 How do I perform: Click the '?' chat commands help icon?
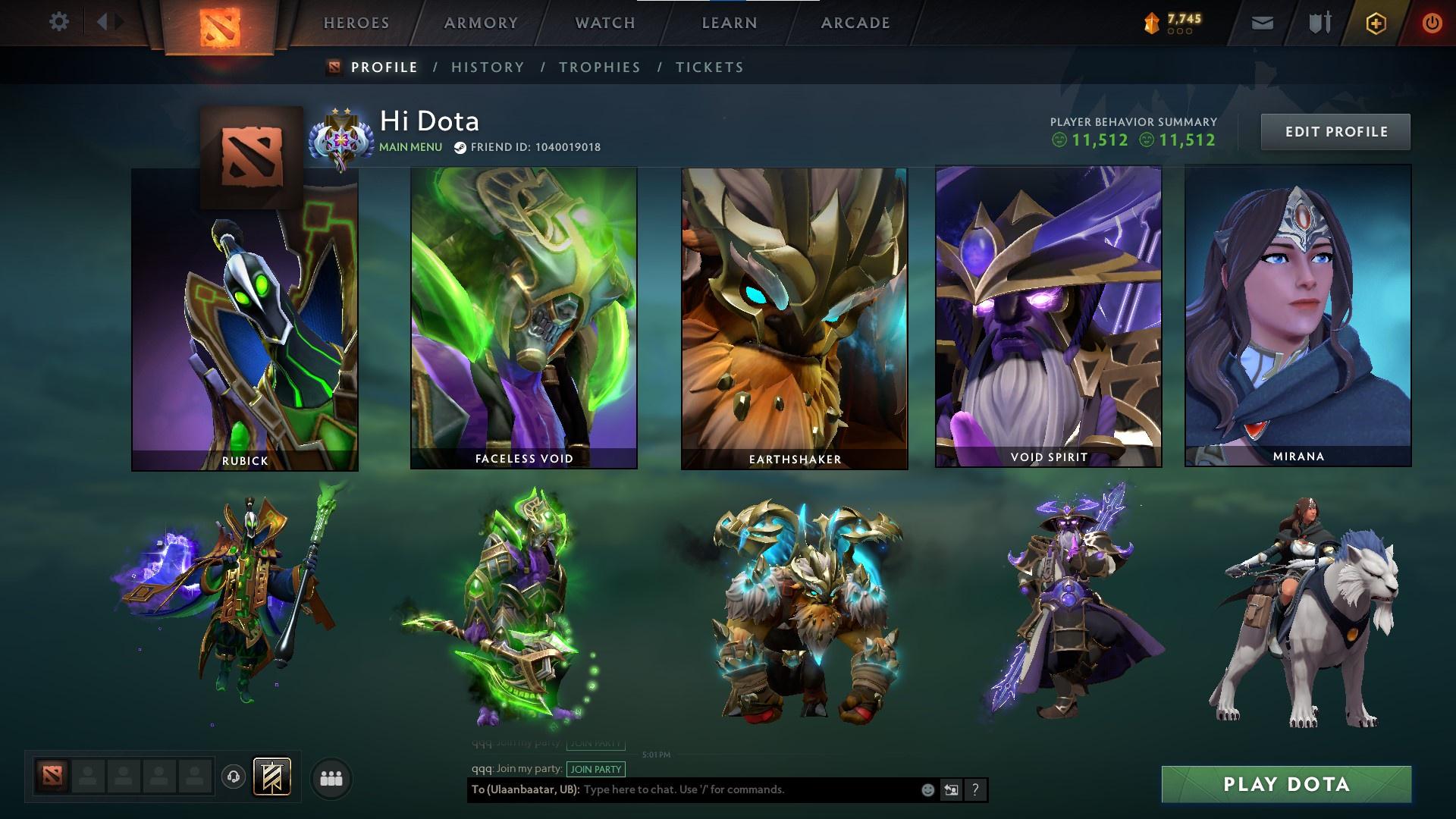tap(974, 789)
